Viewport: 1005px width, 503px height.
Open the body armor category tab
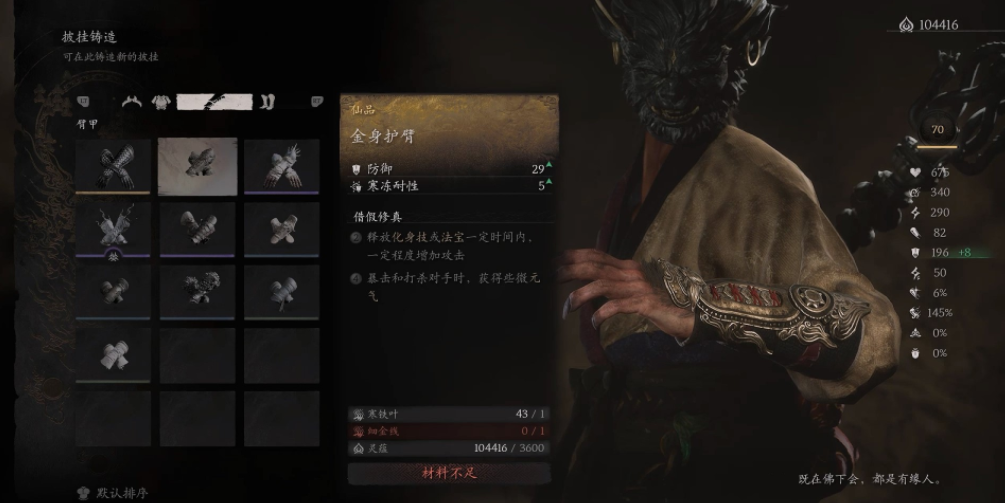click(160, 101)
